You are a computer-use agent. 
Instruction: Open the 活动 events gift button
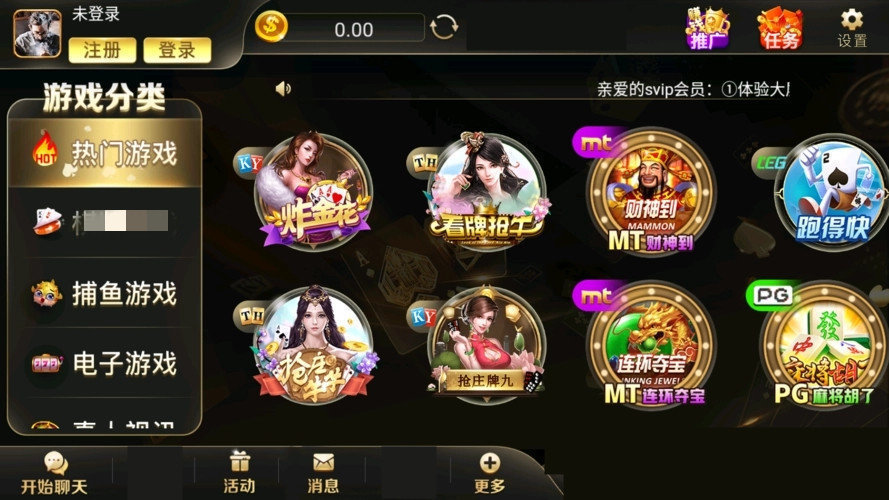(x=239, y=473)
